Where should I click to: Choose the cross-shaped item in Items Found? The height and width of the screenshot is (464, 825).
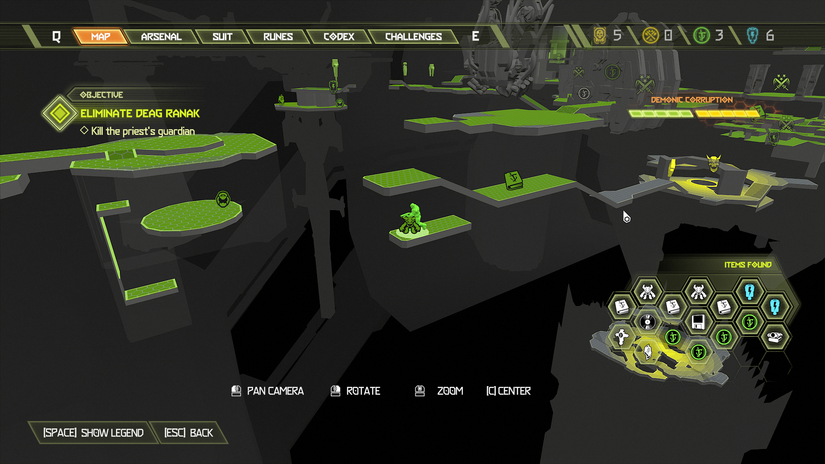(622, 338)
